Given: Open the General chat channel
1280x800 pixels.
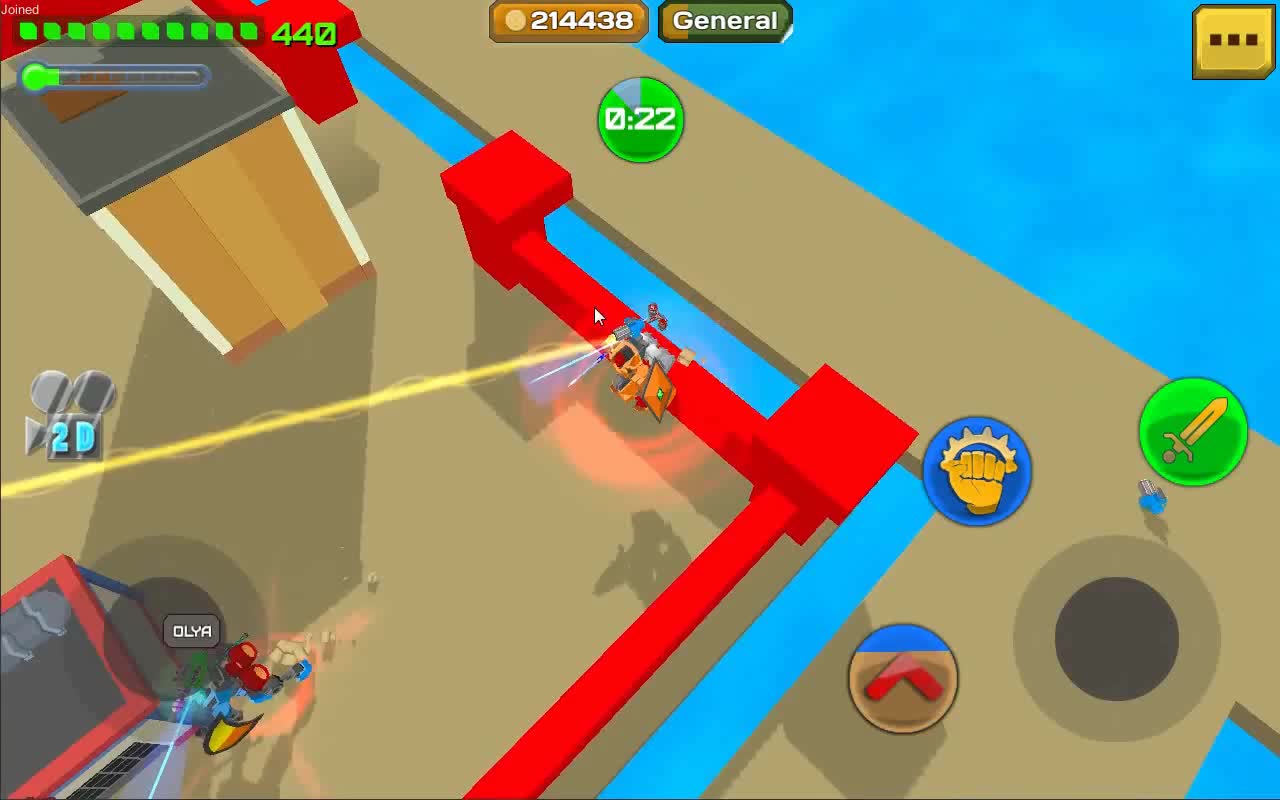Looking at the screenshot, I should pyautogui.click(x=724, y=20).
